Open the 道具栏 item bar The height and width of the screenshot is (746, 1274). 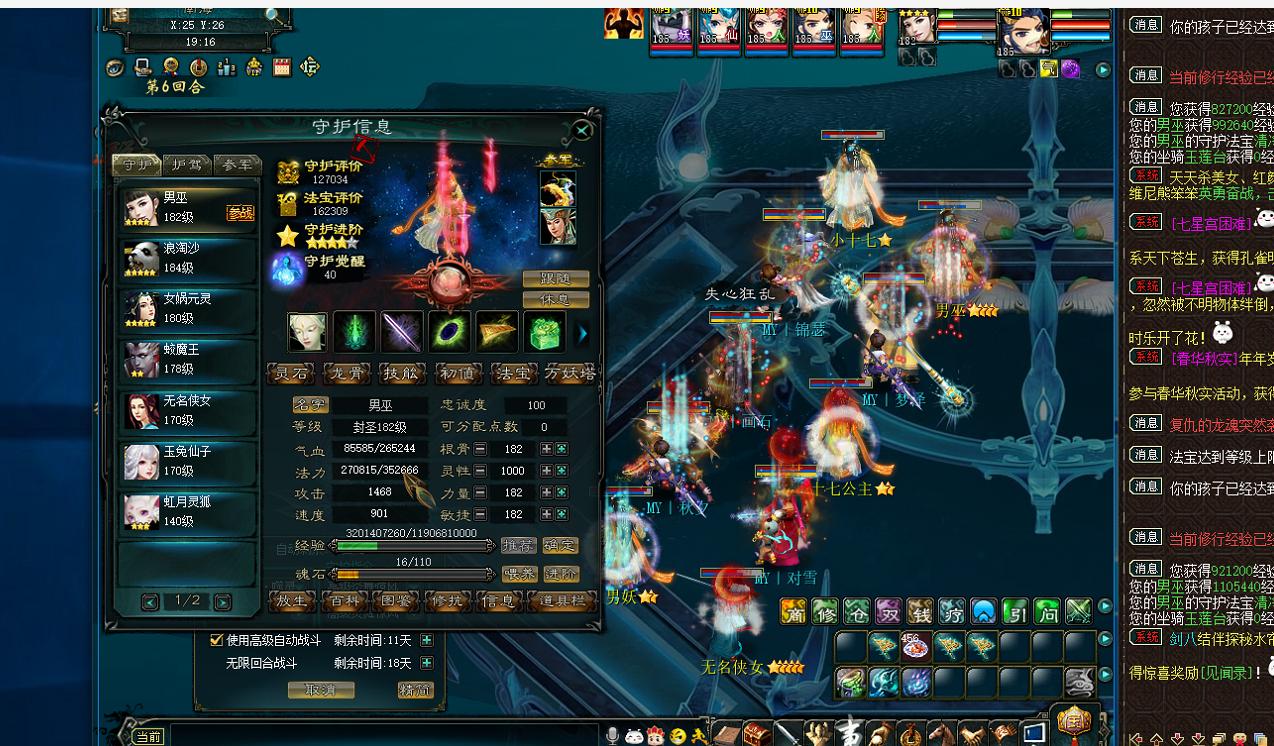(x=562, y=601)
